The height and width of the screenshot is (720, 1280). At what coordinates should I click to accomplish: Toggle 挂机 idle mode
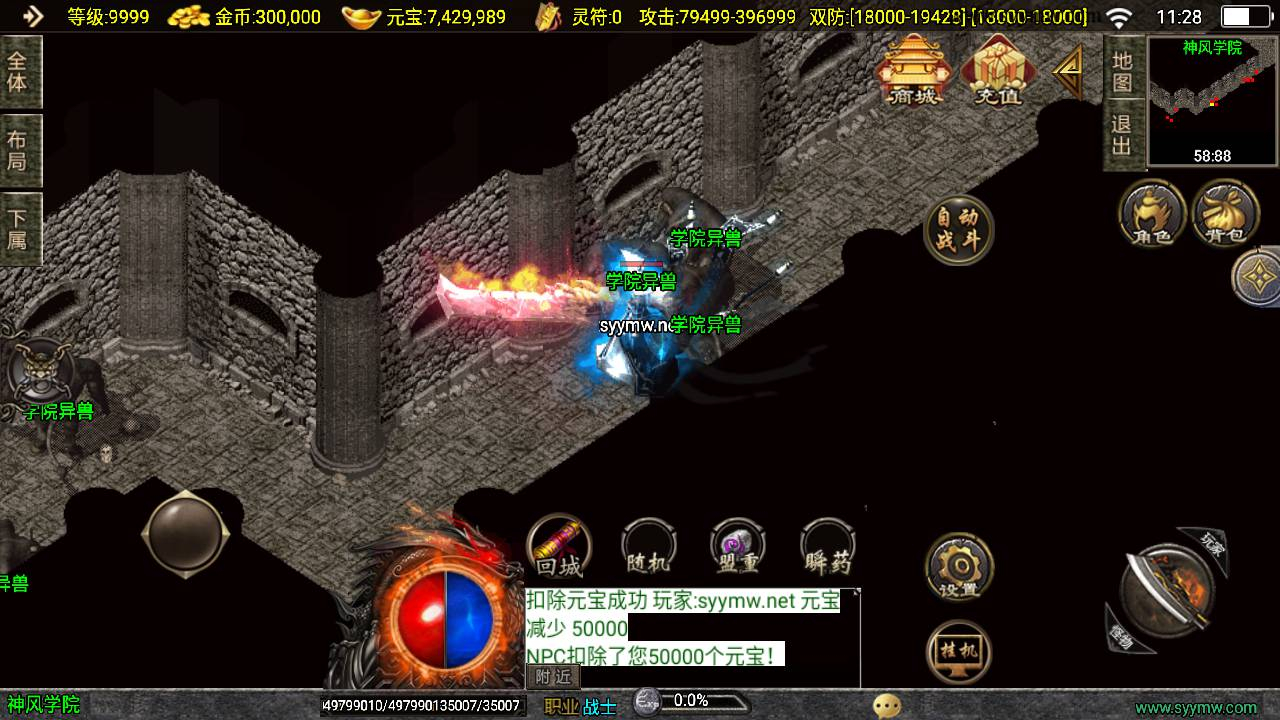click(959, 653)
